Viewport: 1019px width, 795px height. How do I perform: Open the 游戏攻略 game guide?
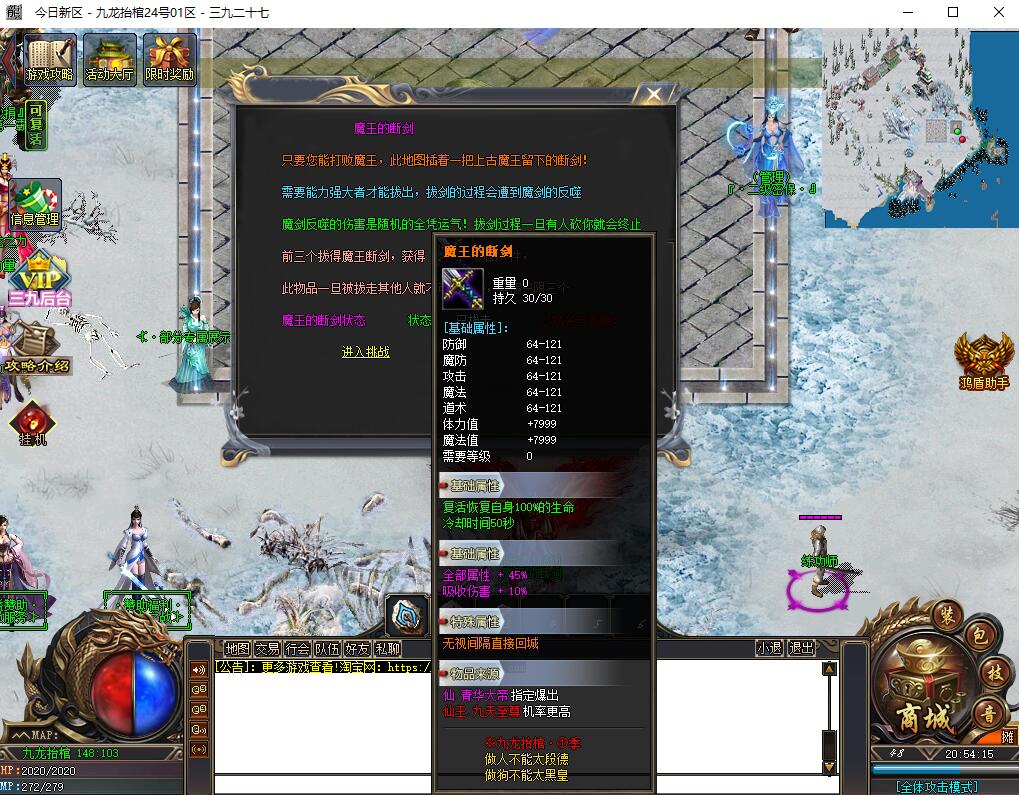click(50, 59)
